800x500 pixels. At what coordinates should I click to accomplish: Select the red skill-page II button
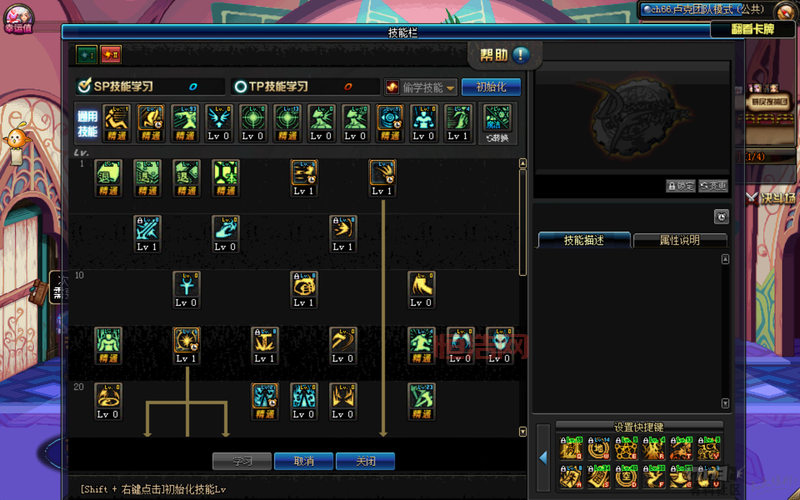coord(110,54)
